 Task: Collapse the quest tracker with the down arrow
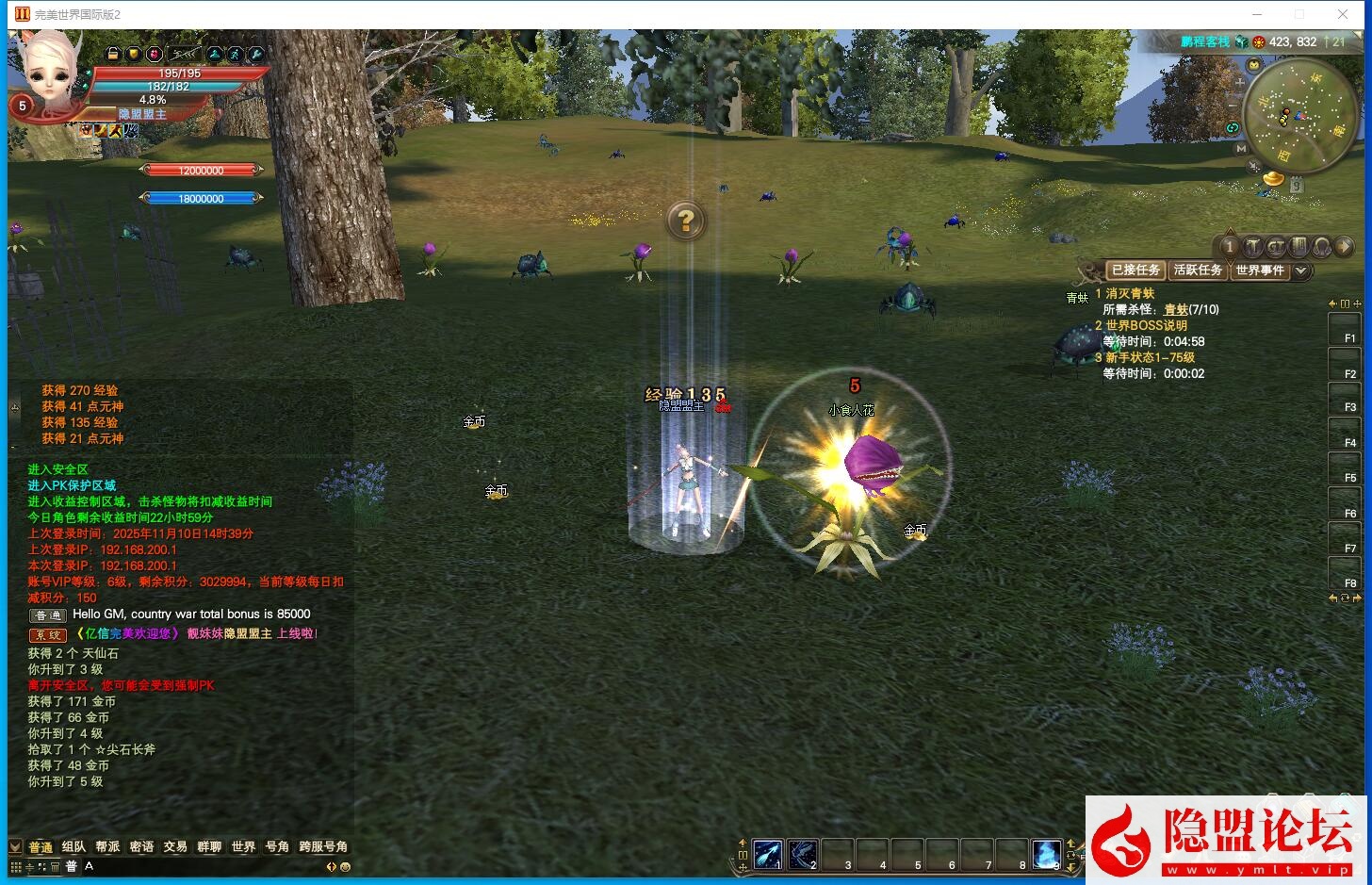pos(1301,270)
